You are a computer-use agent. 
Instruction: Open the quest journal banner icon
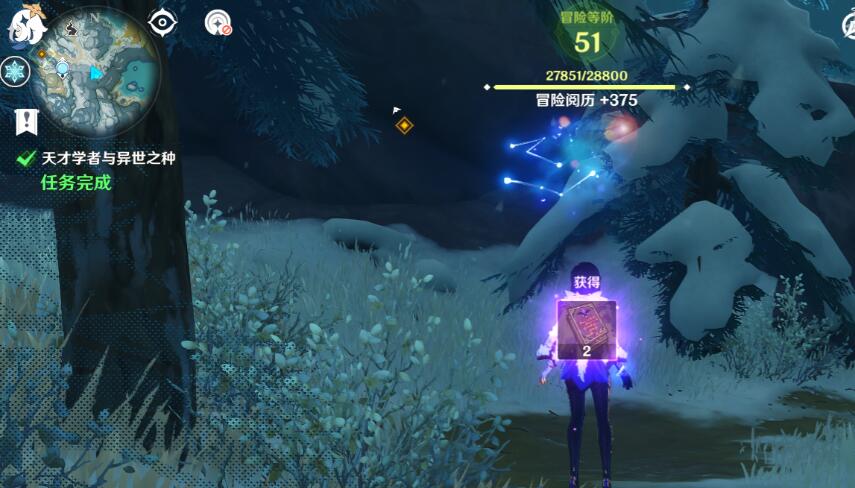[x=27, y=123]
